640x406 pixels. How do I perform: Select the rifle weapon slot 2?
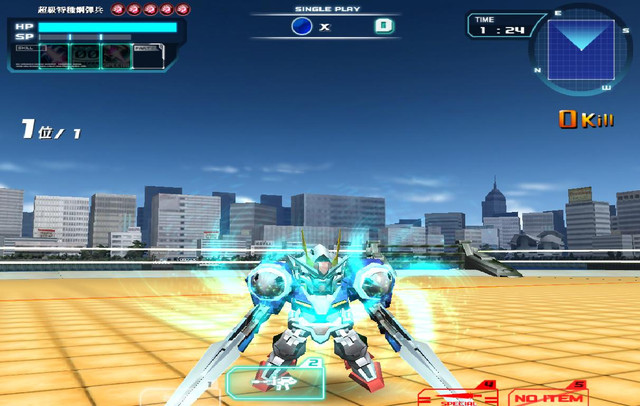pos(277,380)
